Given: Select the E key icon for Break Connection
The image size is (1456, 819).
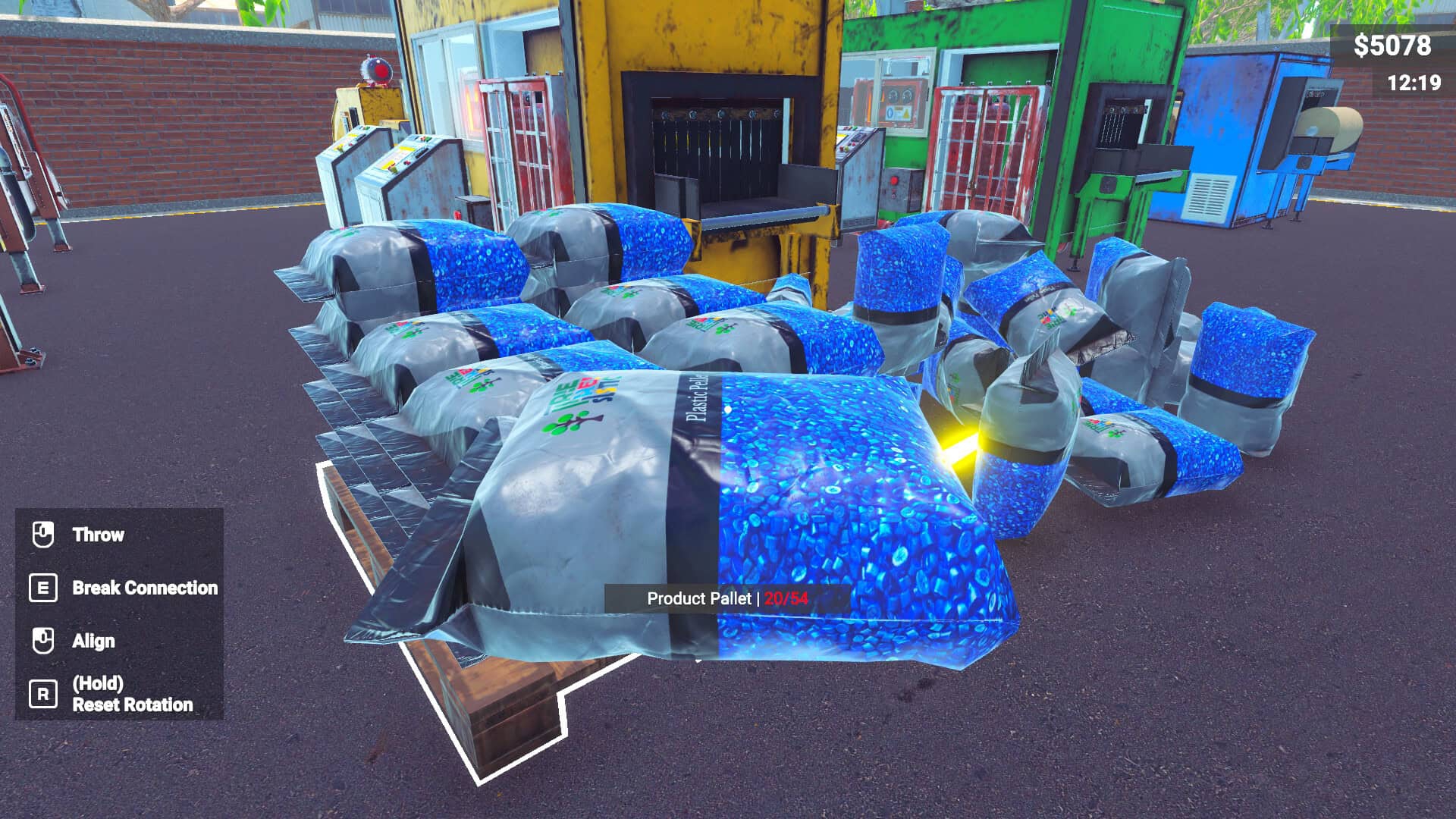Looking at the screenshot, I should 43,587.
